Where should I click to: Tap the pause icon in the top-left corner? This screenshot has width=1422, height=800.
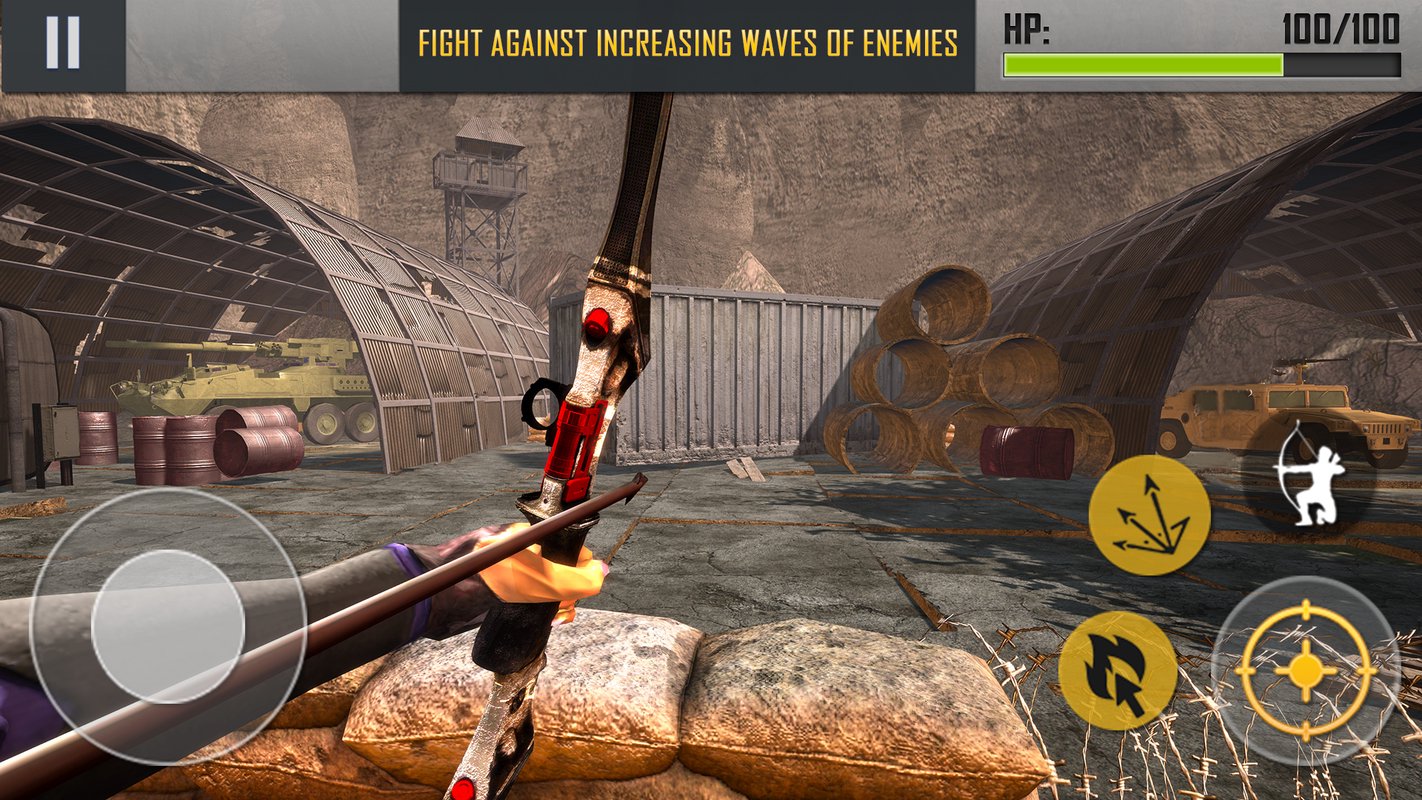click(x=62, y=42)
